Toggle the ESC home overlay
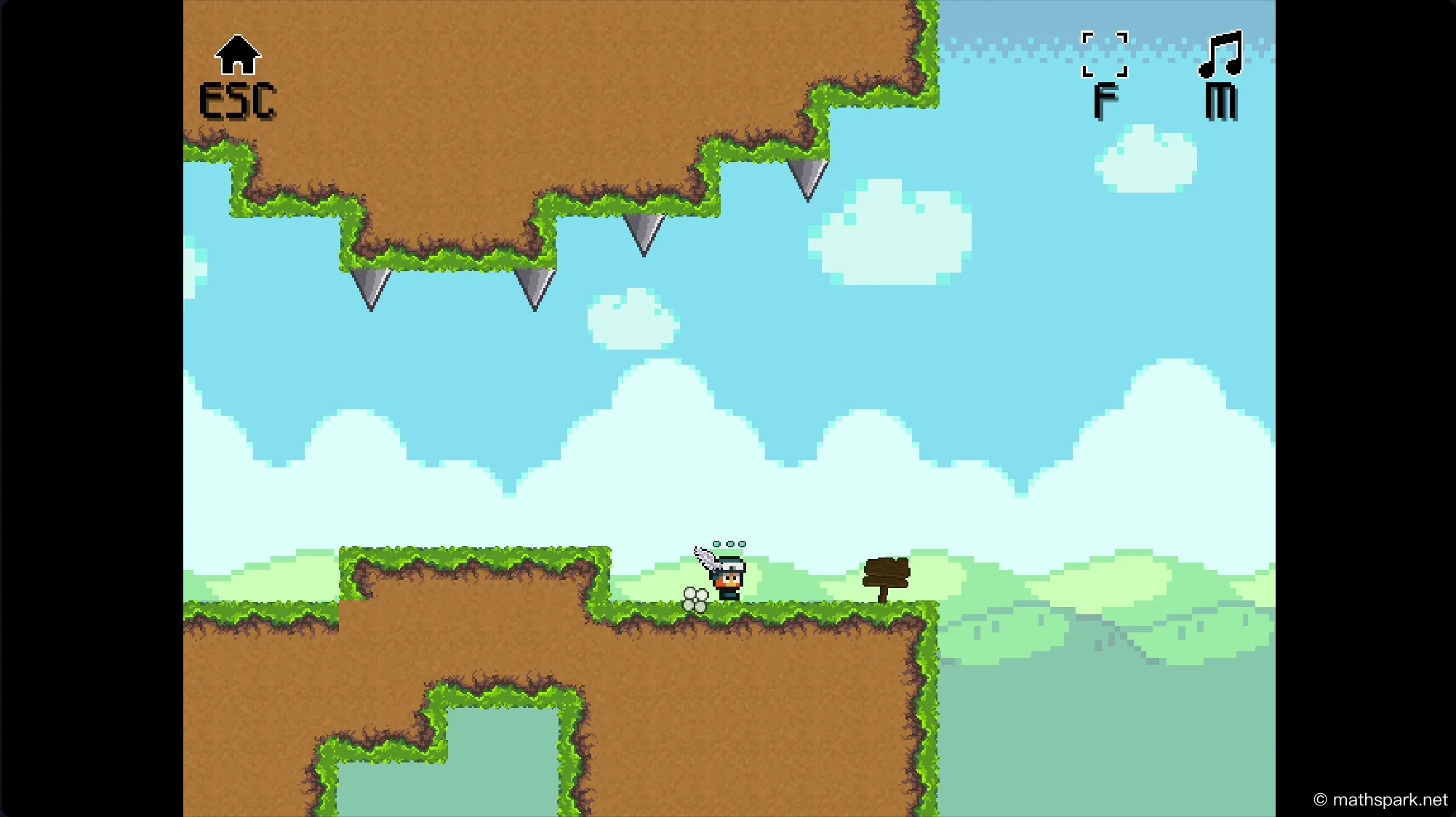1456x817 pixels. 238,76
